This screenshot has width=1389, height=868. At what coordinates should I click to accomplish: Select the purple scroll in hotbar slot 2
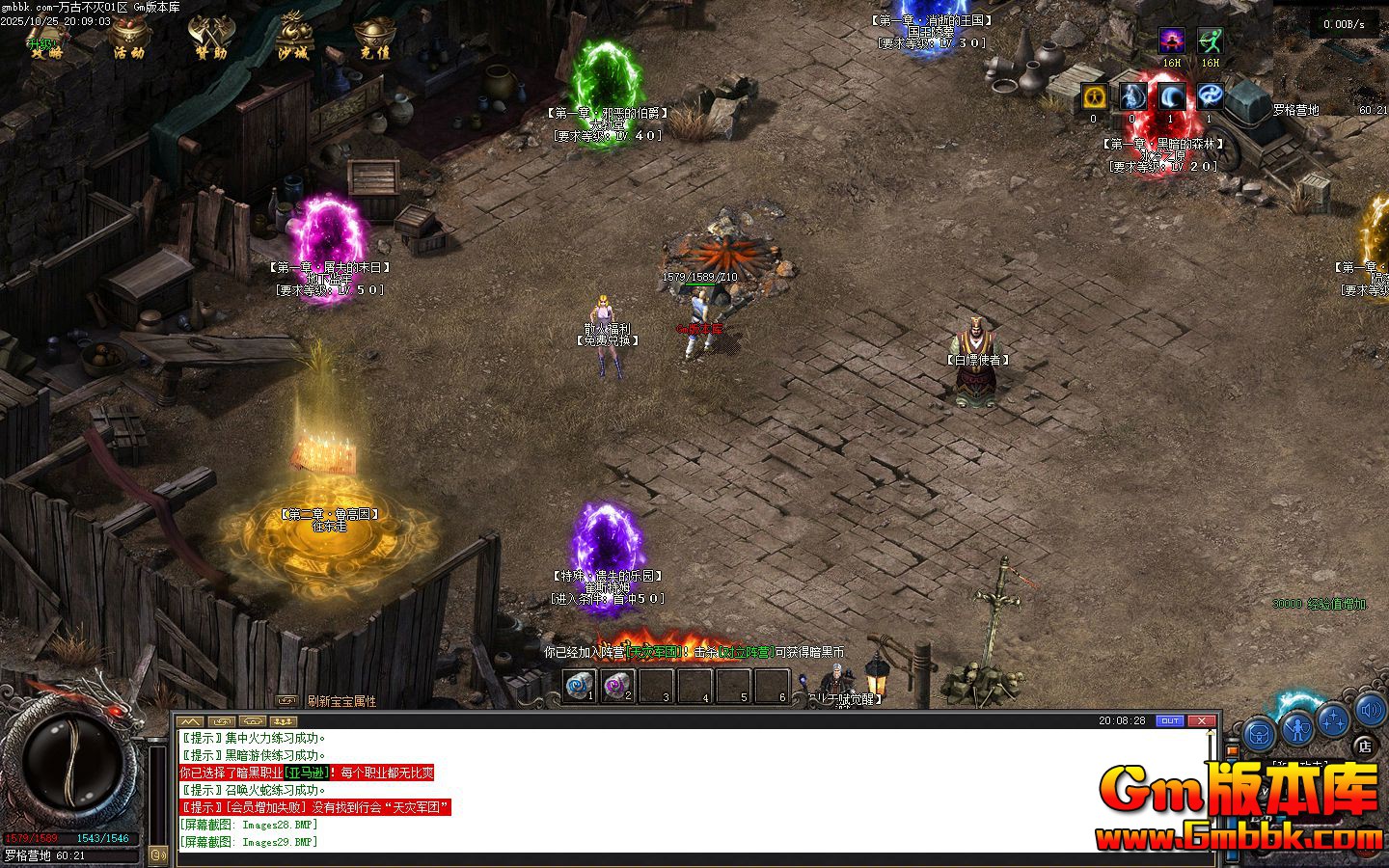click(618, 686)
